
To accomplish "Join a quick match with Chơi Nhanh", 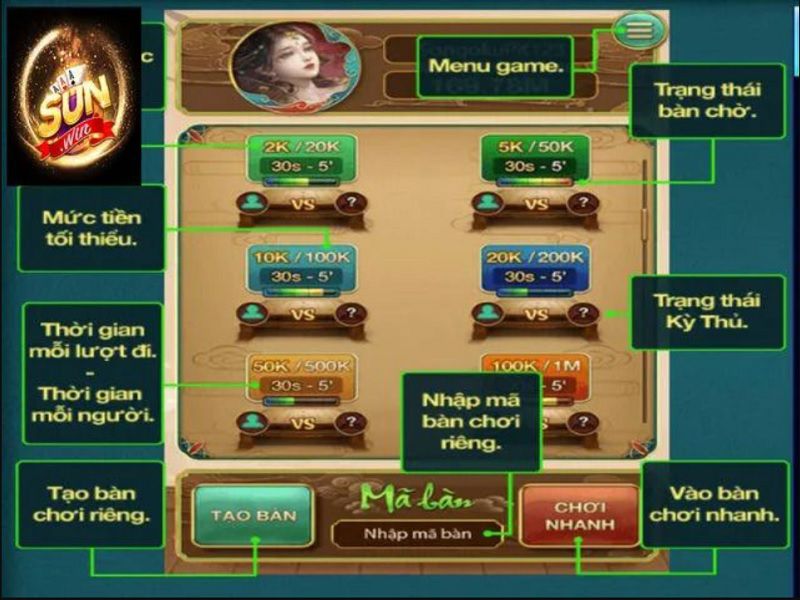I will (x=579, y=515).
